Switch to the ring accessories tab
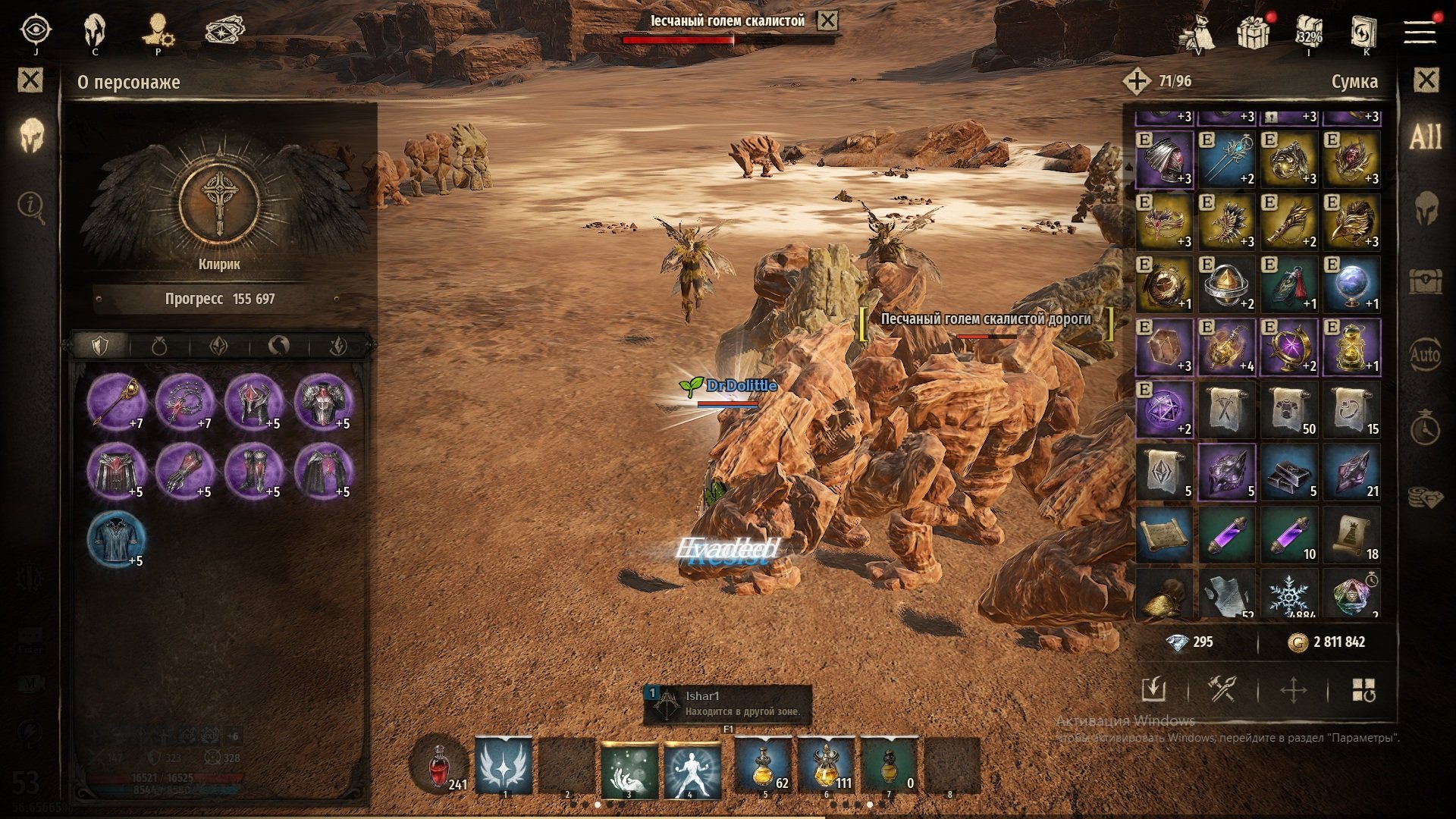 159,347
